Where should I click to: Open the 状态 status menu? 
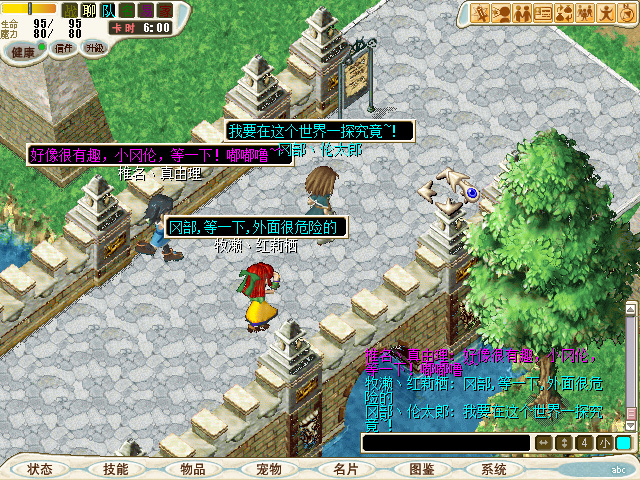[x=40, y=468]
